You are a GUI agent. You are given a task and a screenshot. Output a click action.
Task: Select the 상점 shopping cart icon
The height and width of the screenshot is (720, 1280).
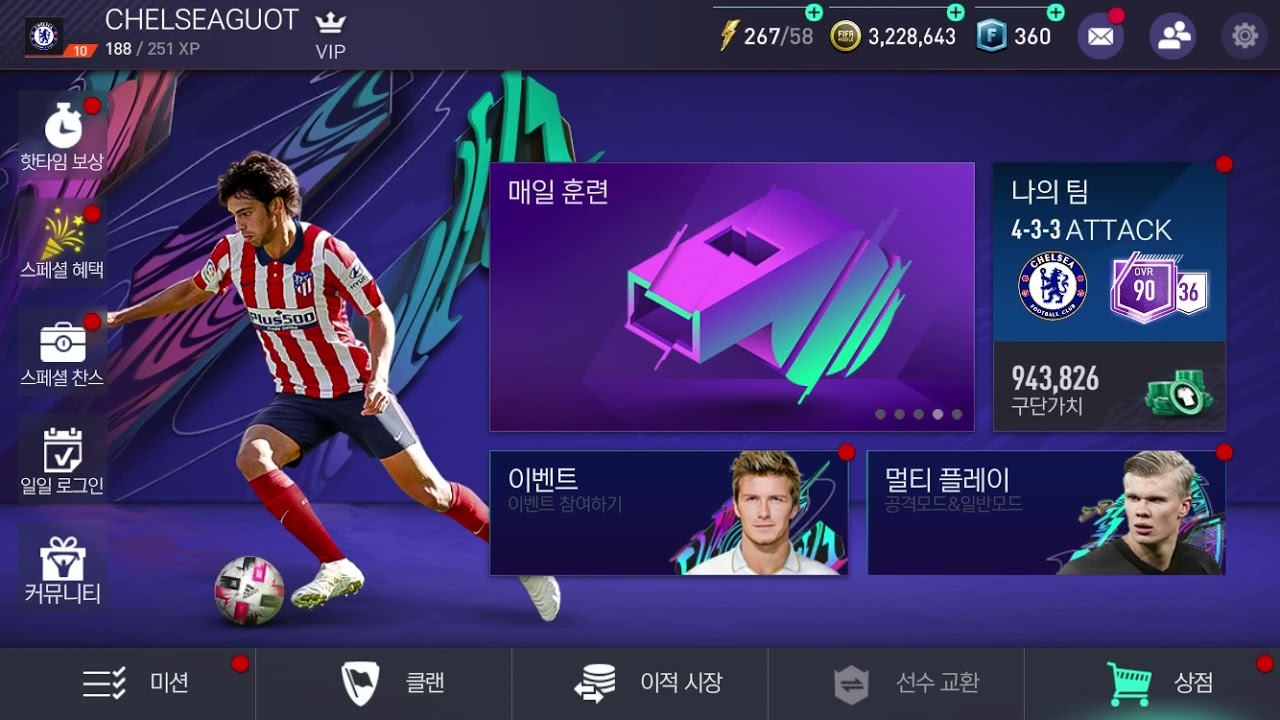click(1128, 683)
